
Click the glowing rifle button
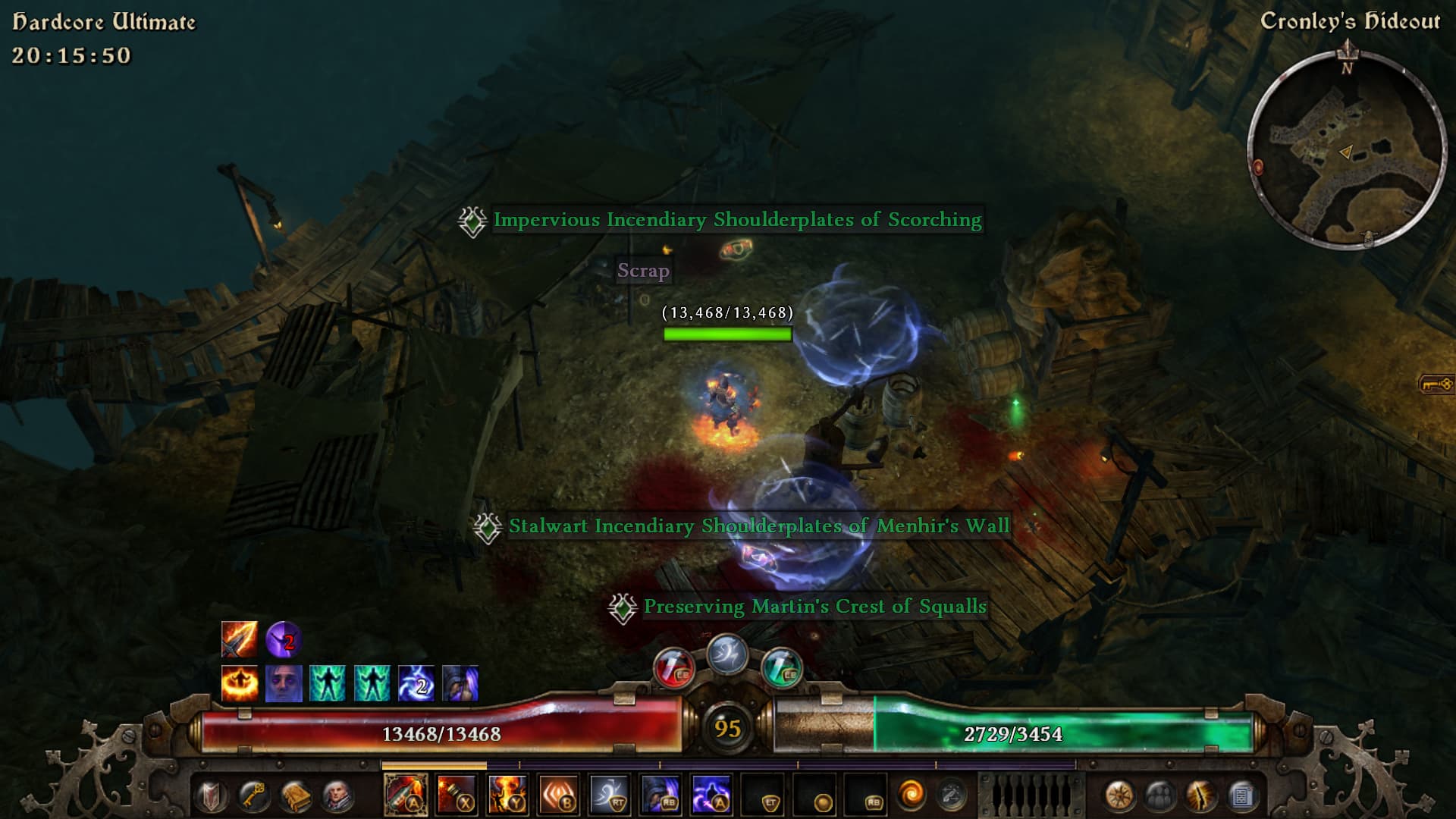point(1201,796)
